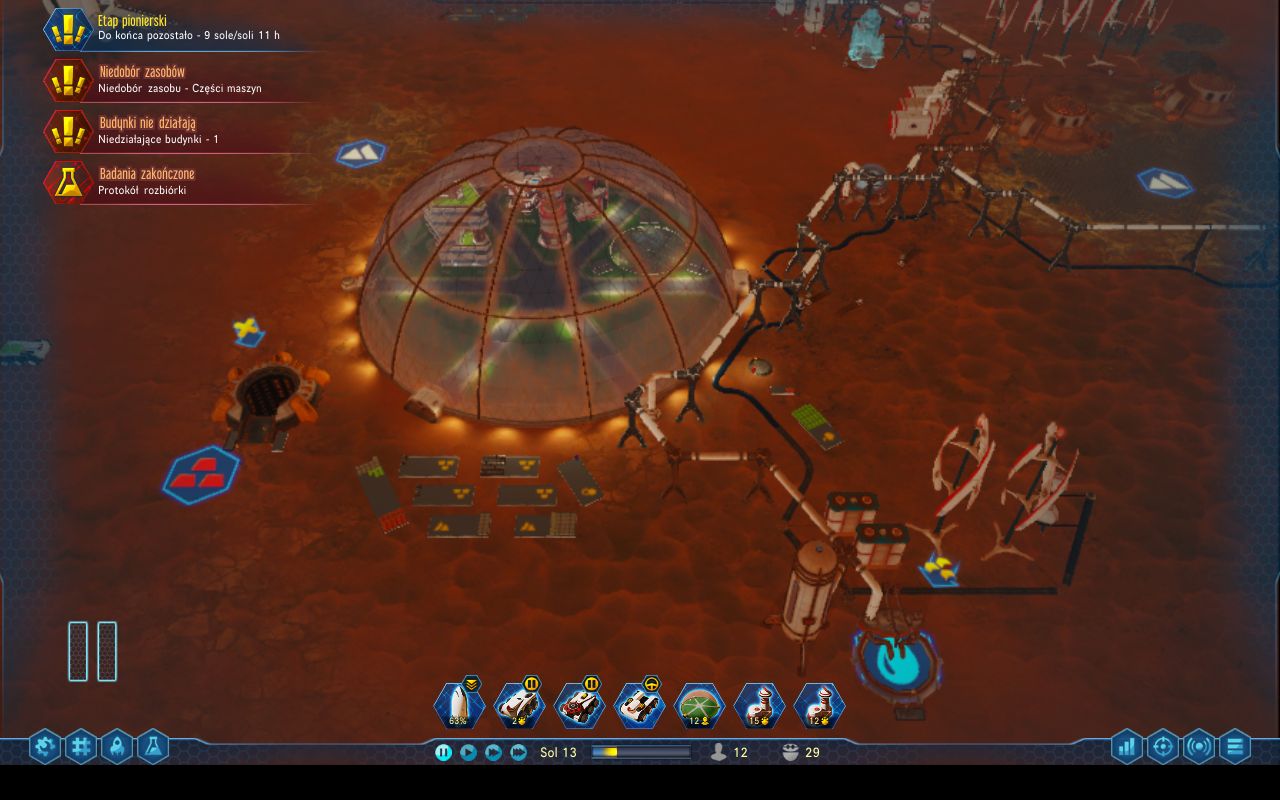
Task: Expand the Etap pionierski notification
Action: tap(160, 28)
